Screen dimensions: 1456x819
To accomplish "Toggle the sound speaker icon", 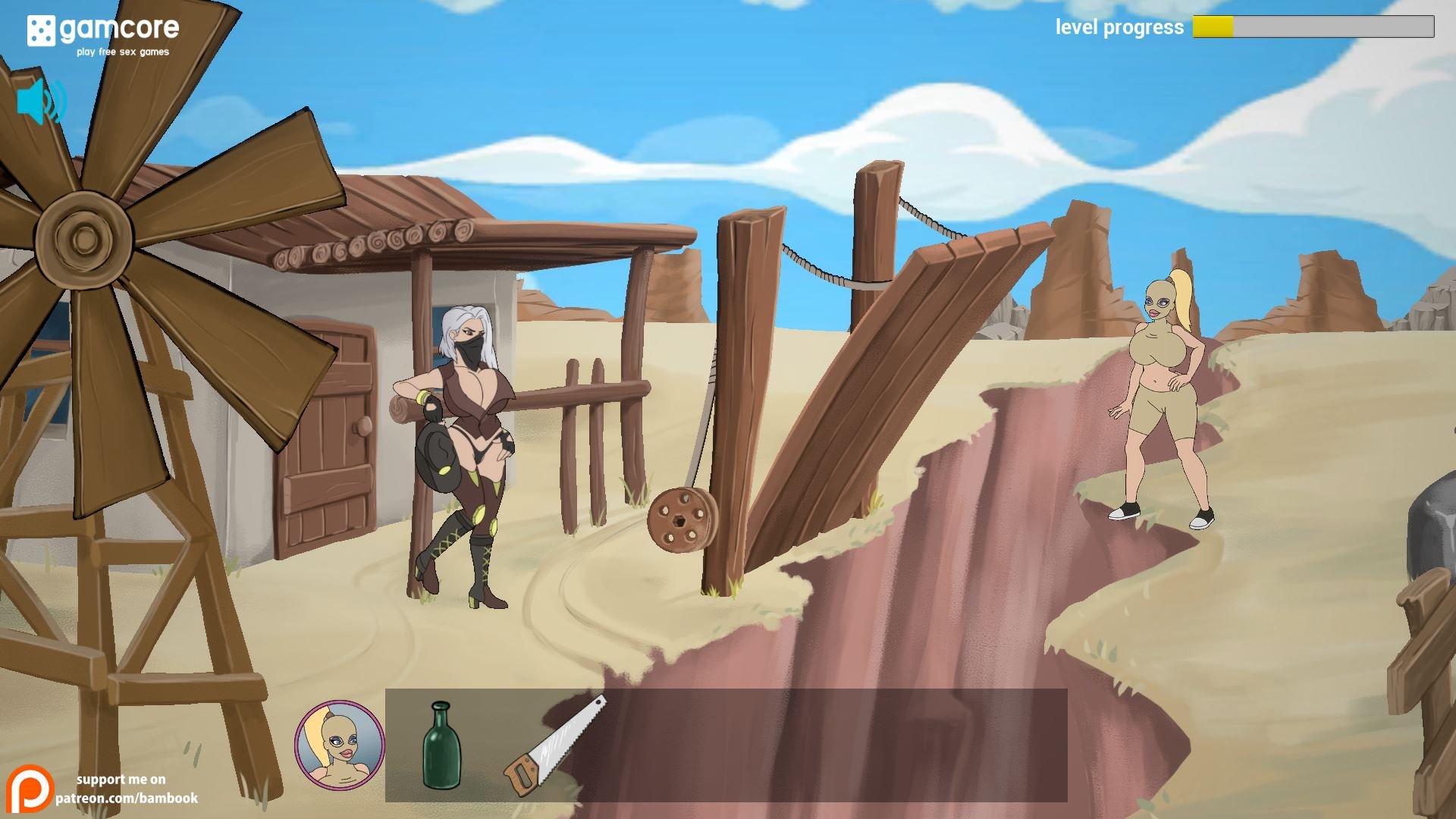I will [x=41, y=102].
